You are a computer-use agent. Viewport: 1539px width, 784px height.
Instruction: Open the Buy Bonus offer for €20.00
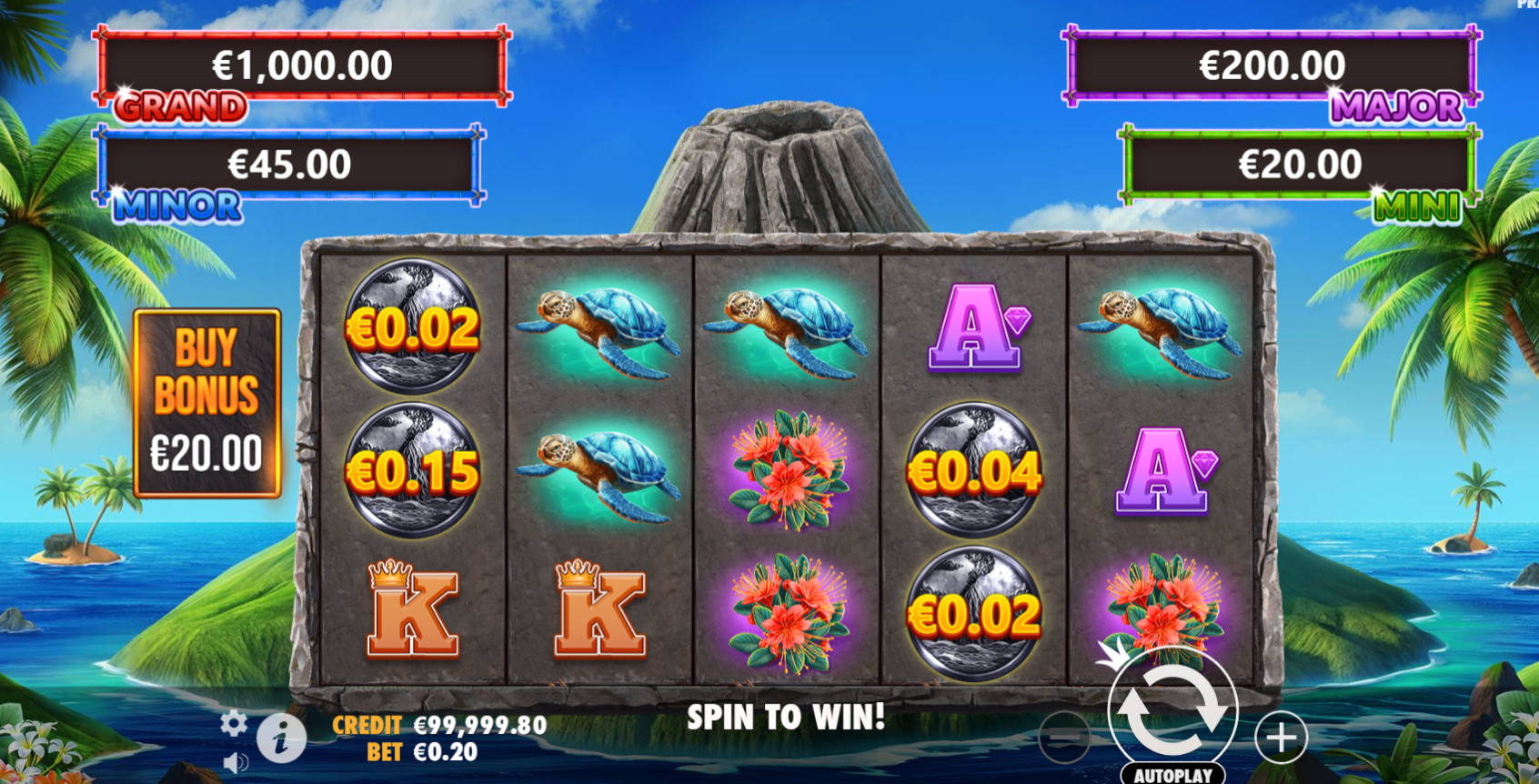click(207, 403)
